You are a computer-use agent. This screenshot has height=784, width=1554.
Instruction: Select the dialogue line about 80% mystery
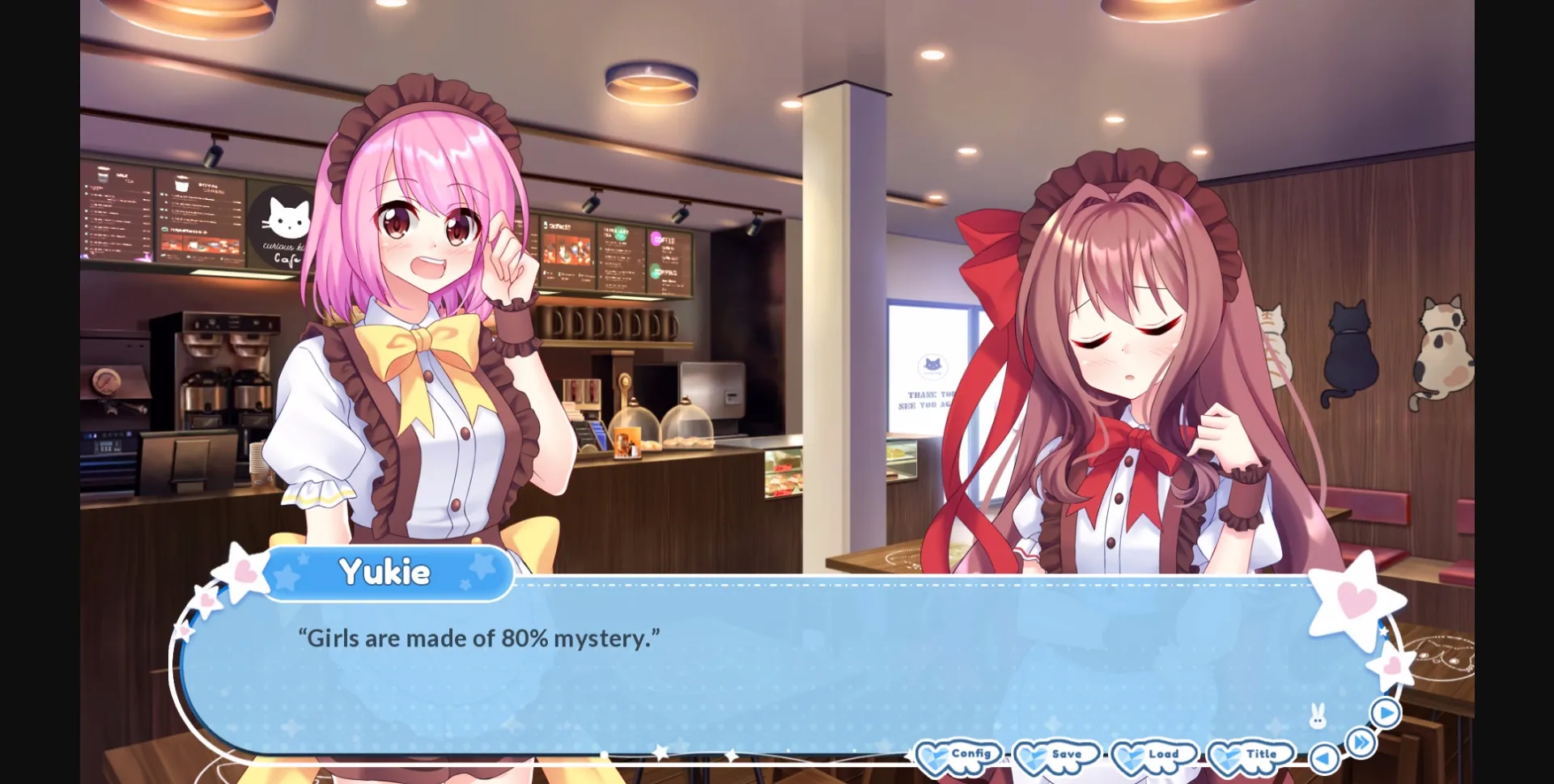point(478,638)
